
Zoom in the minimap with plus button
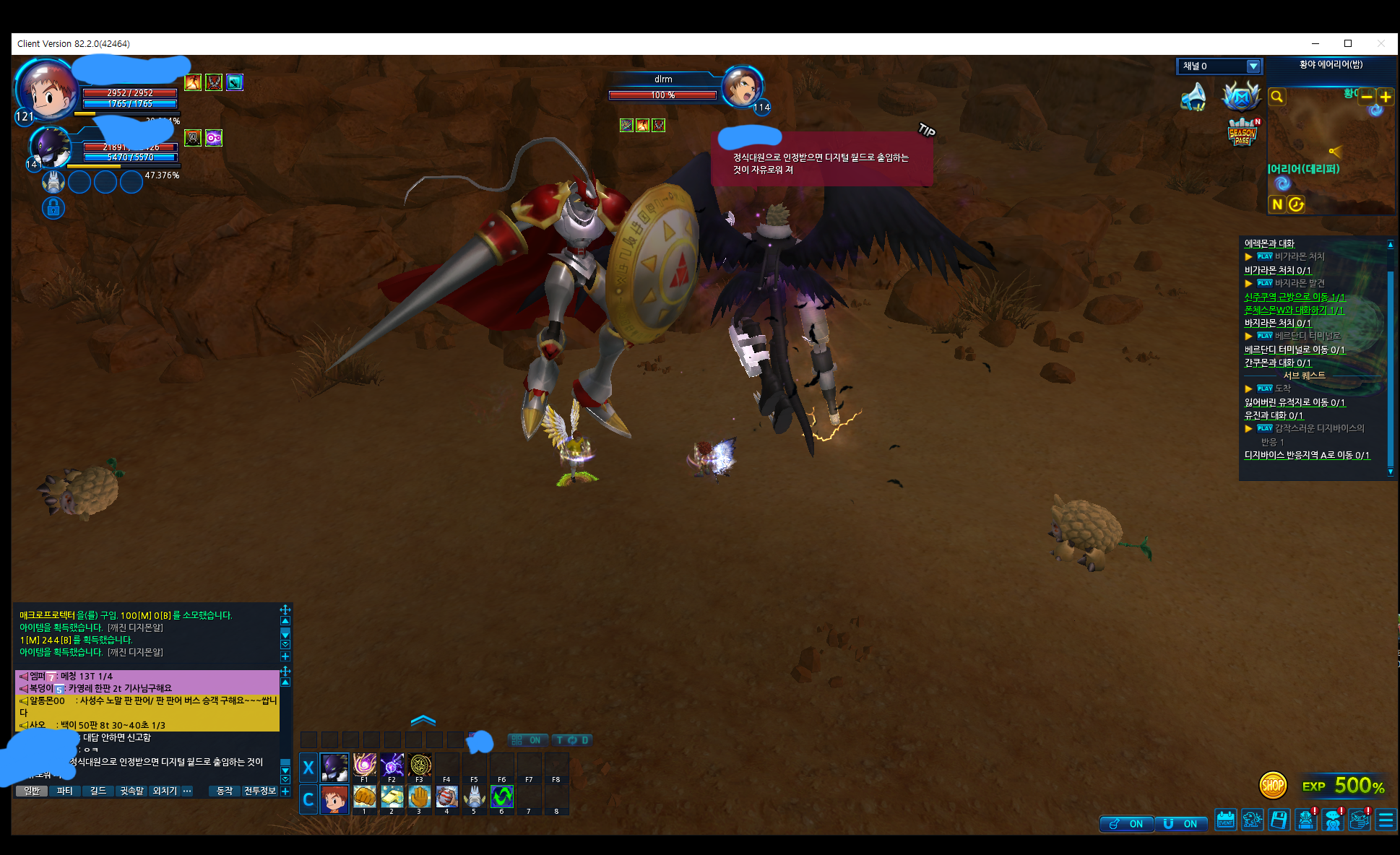[1385, 97]
